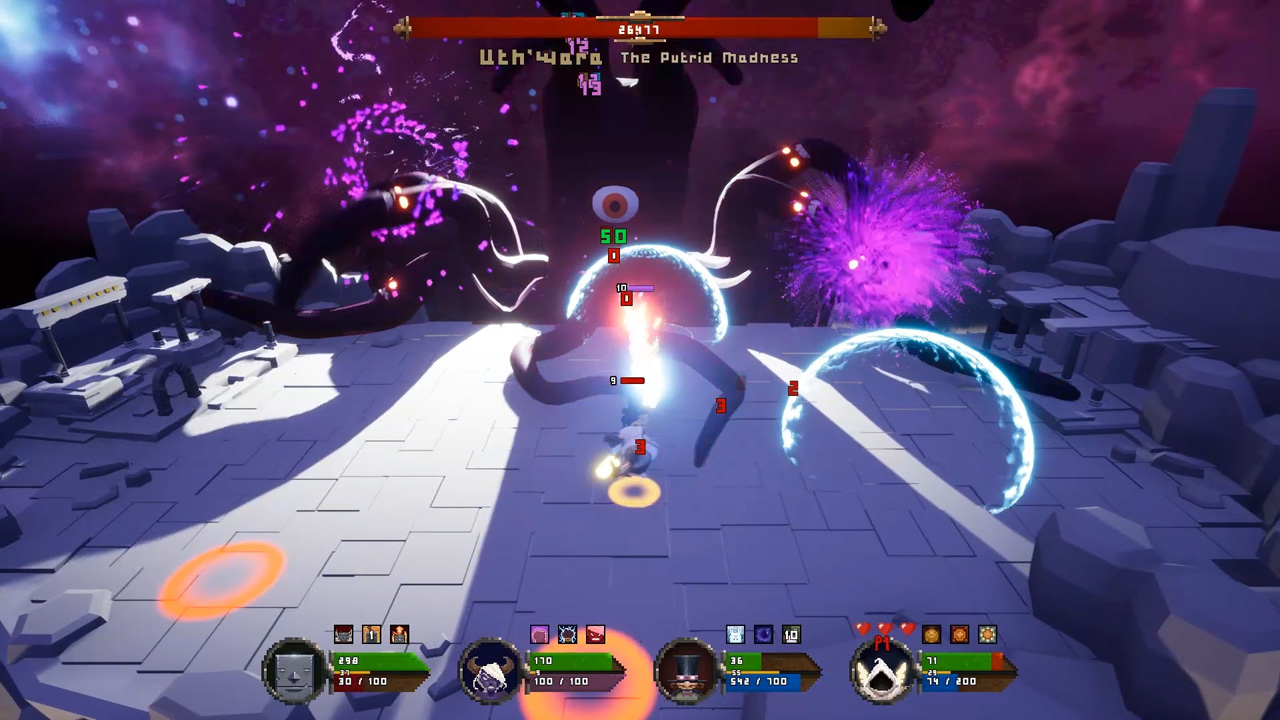The image size is (1280, 720).
Task: Click the dark swirl buff icon
Action: (x=762, y=634)
